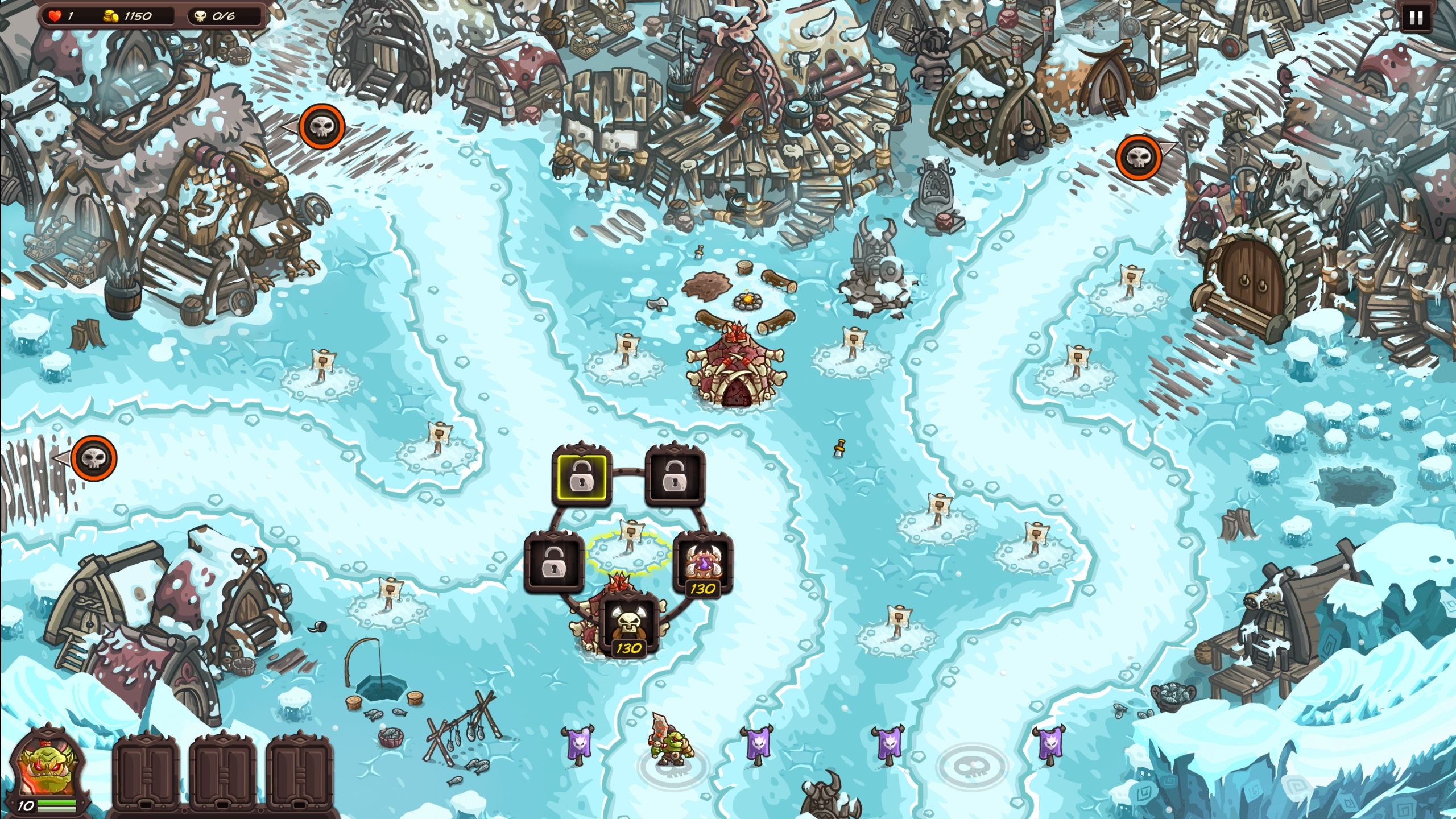Call the wave skull beside the wooden door
Screen dimensions: 1456x819
point(1139,157)
